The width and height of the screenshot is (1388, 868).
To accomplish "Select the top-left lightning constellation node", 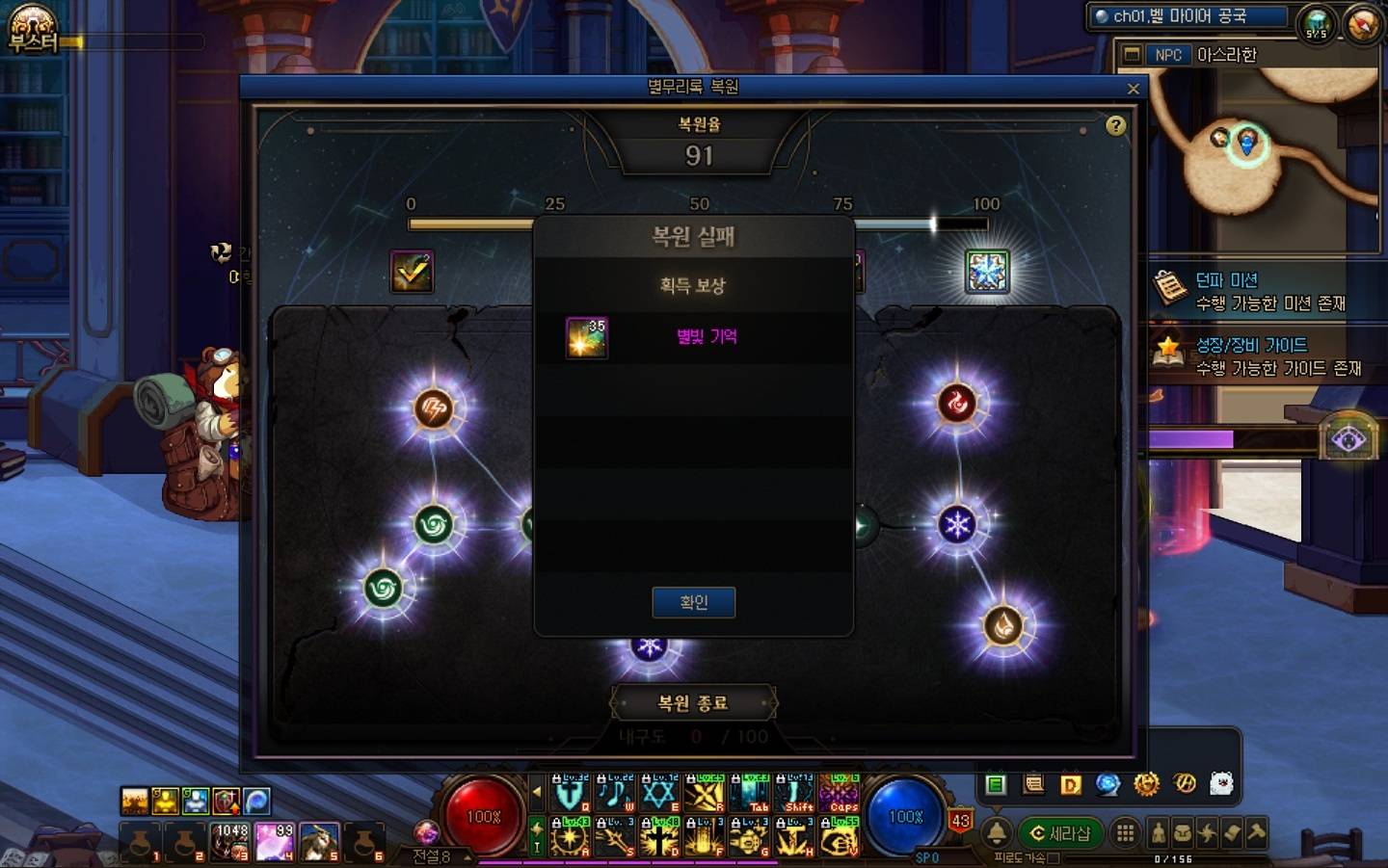I will click(434, 408).
